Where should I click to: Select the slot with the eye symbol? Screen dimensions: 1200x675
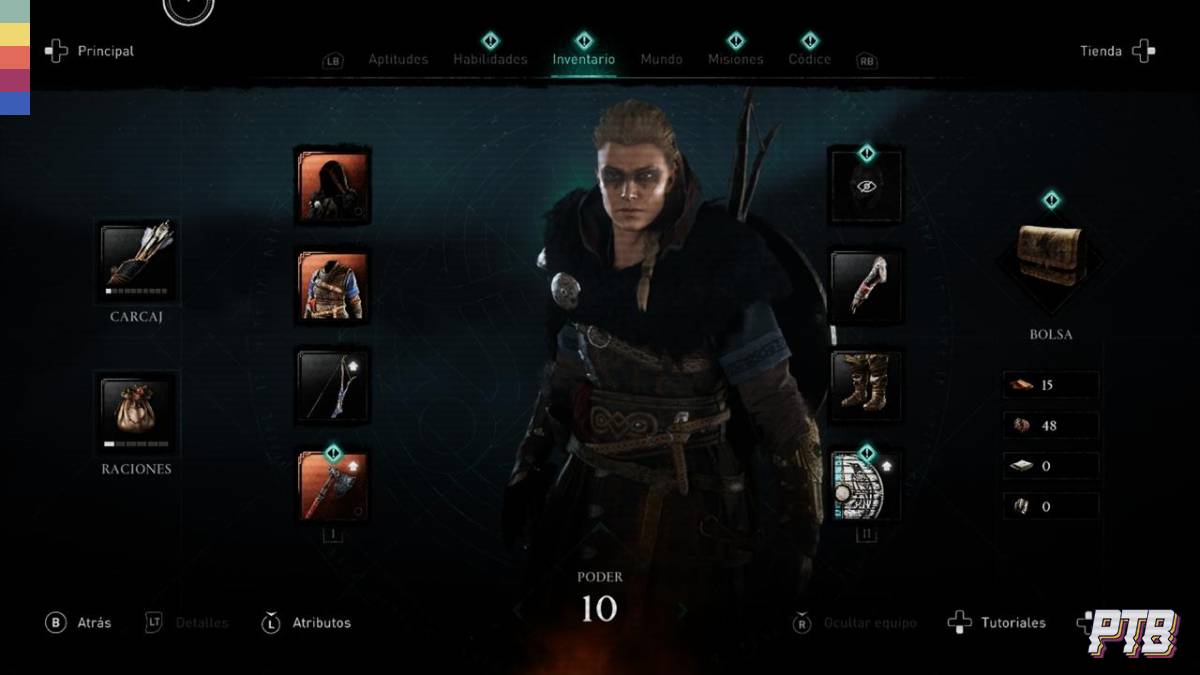tap(866, 186)
